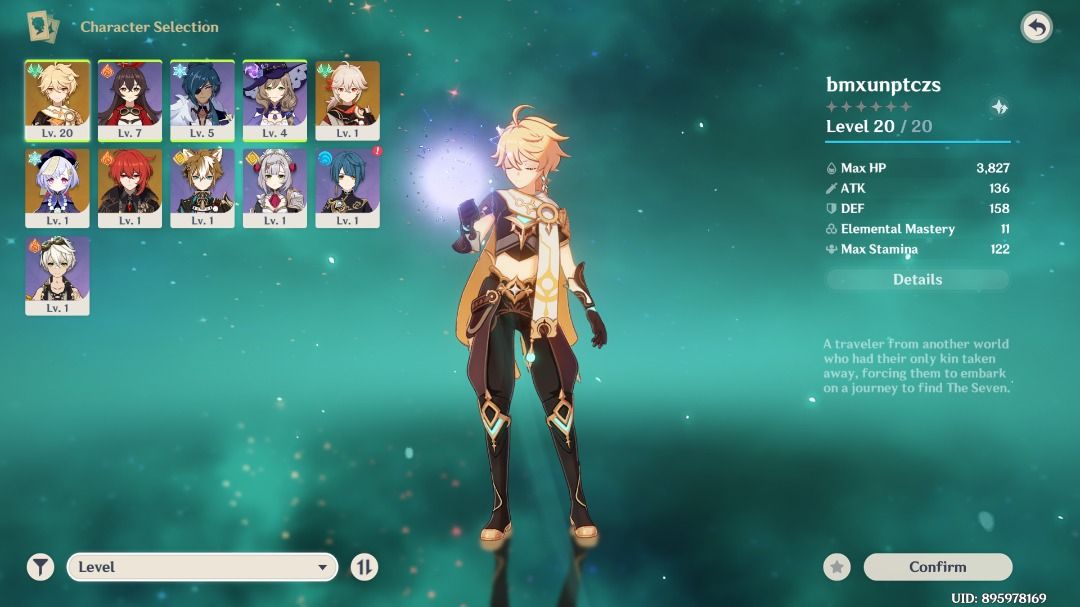1080x607 pixels.
Task: Confirm the character selection
Action: tap(937, 567)
